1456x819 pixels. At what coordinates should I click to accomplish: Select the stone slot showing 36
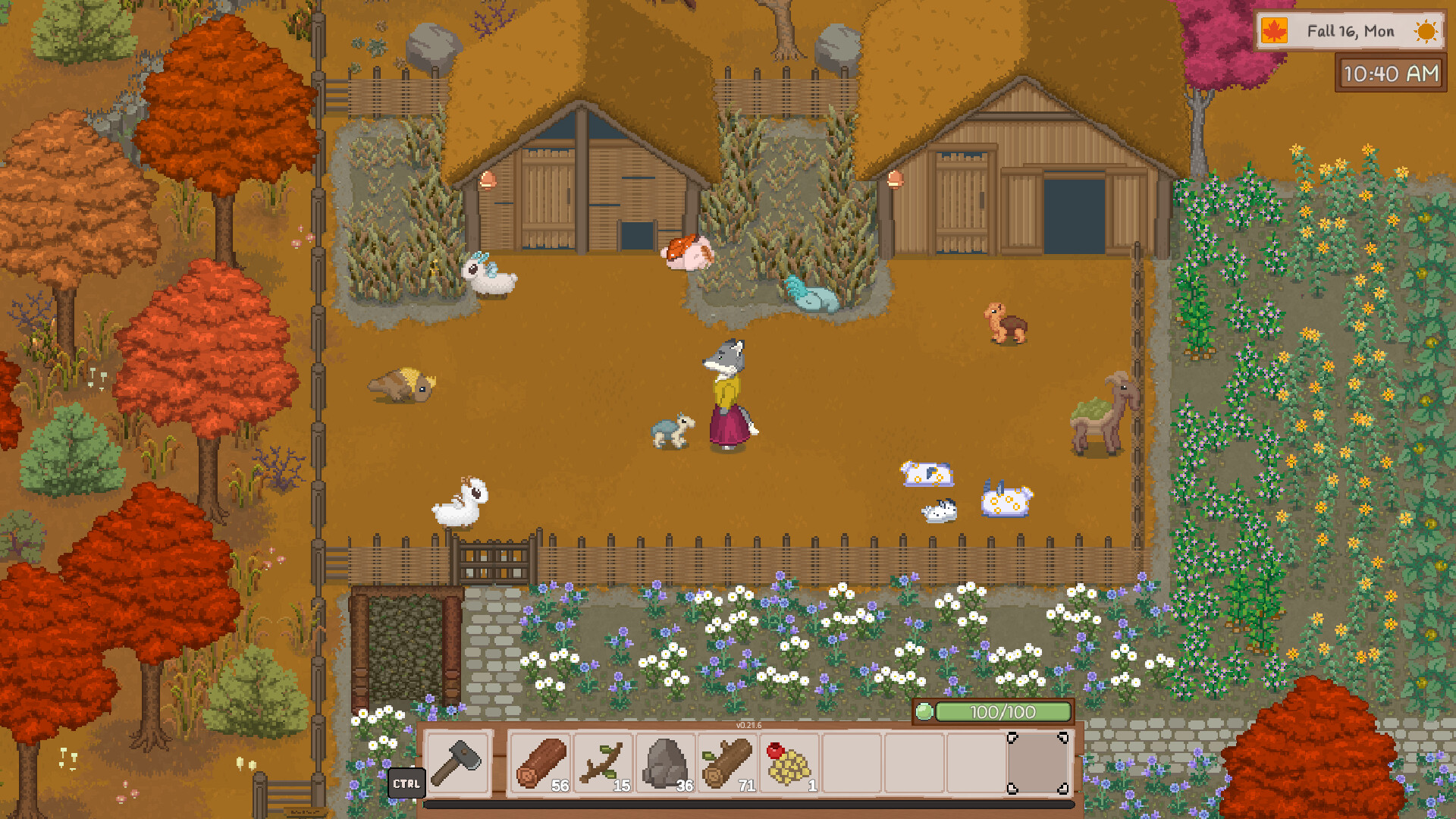click(665, 764)
